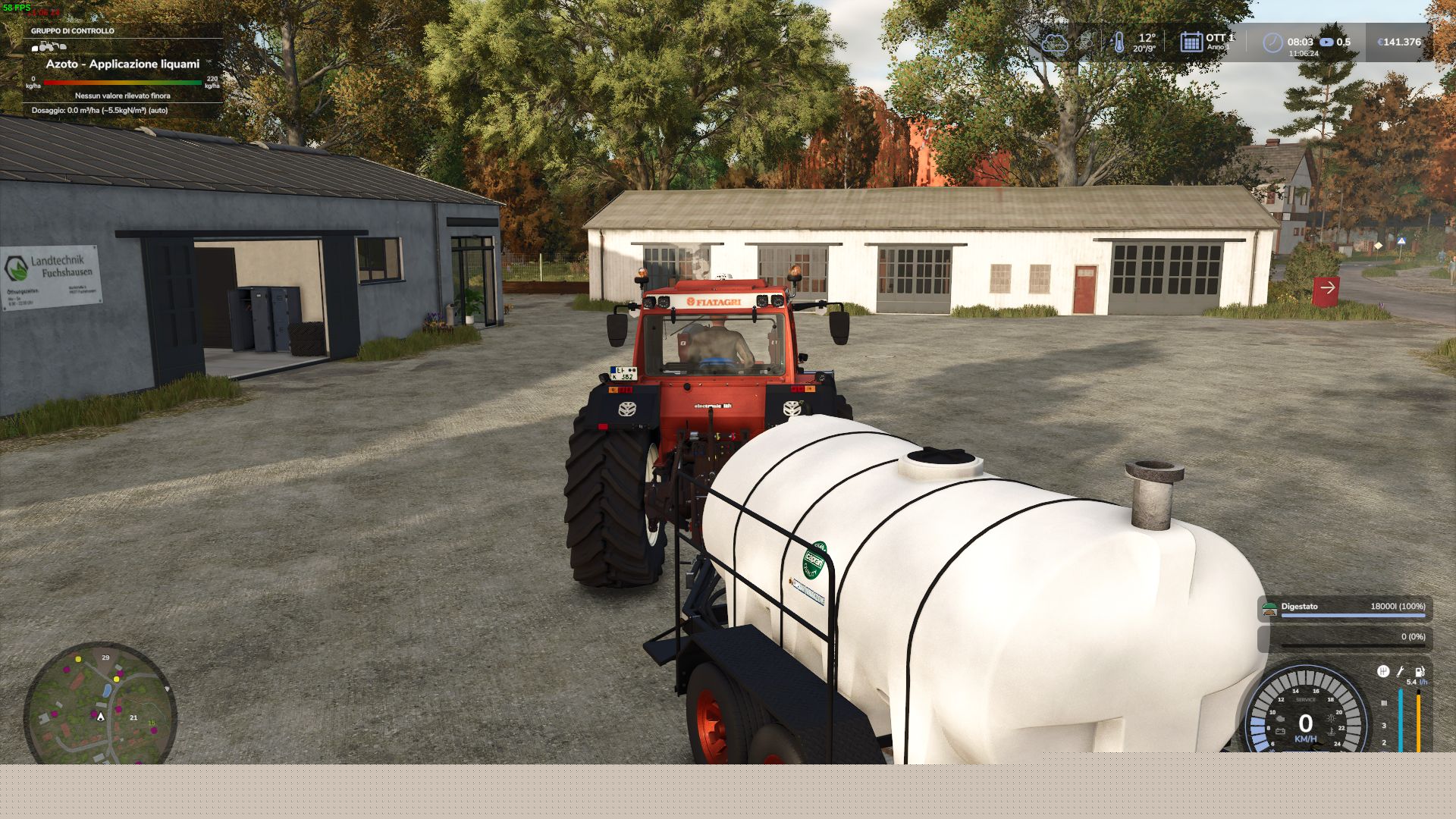Click the 0-220 kg/ha gradient scale bar

pyautogui.click(x=125, y=81)
